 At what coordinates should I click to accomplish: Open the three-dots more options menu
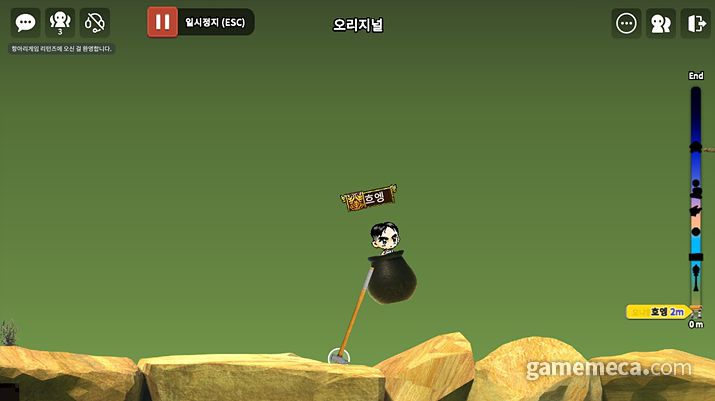[x=627, y=23]
